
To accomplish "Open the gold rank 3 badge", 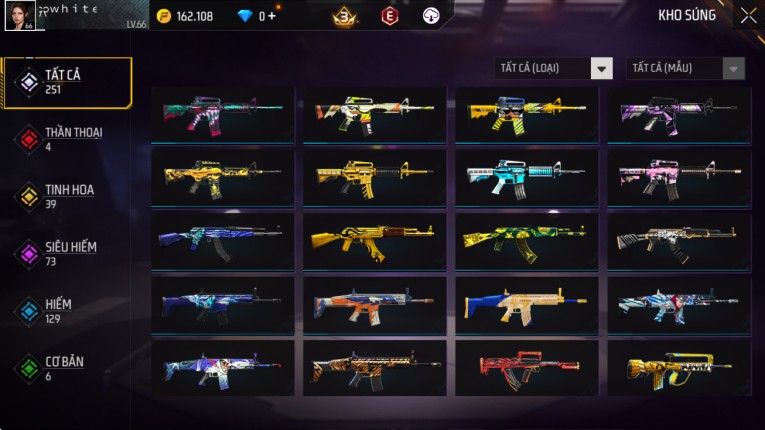I will pos(345,16).
